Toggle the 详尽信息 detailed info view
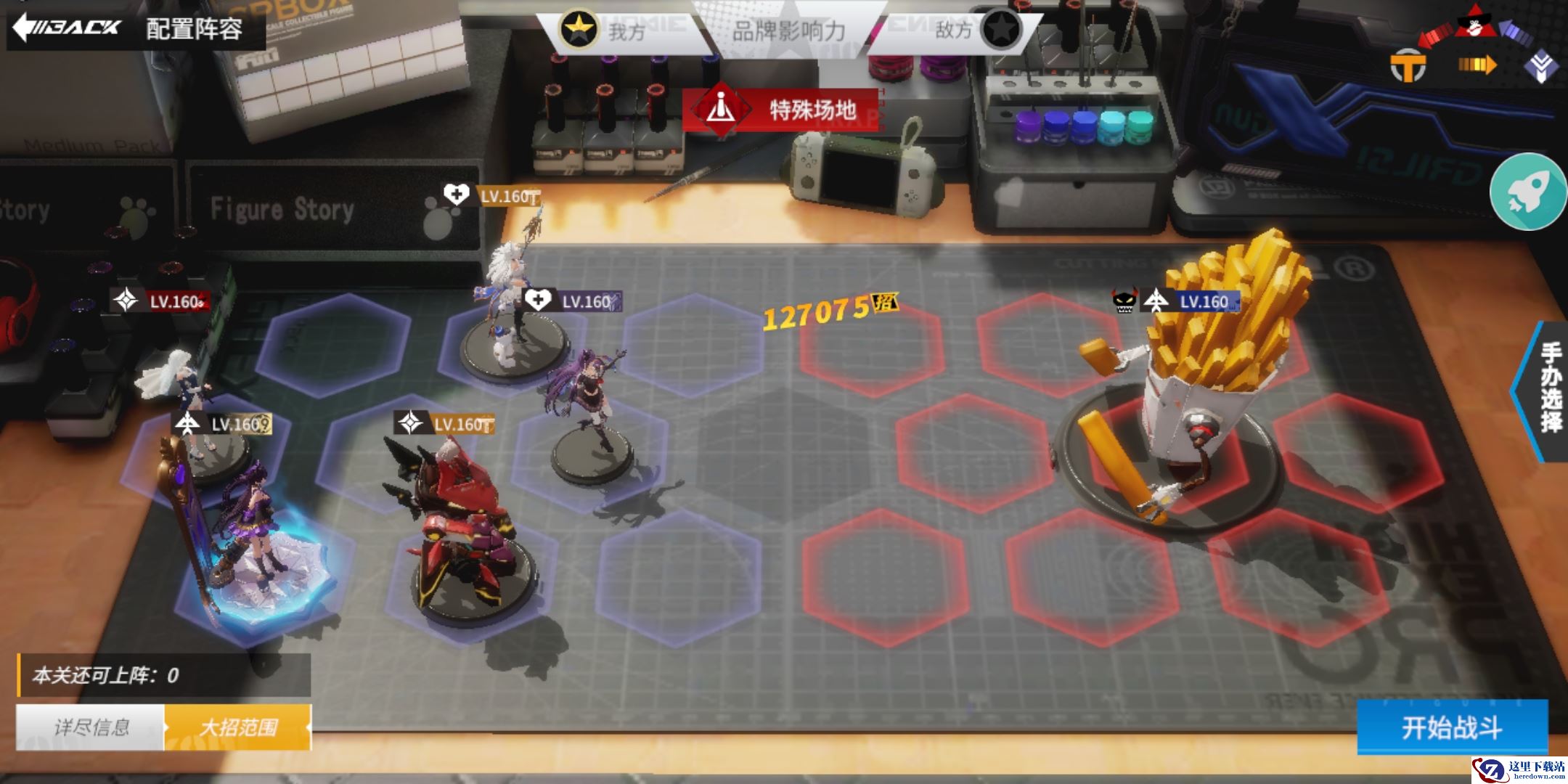 pos(91,727)
